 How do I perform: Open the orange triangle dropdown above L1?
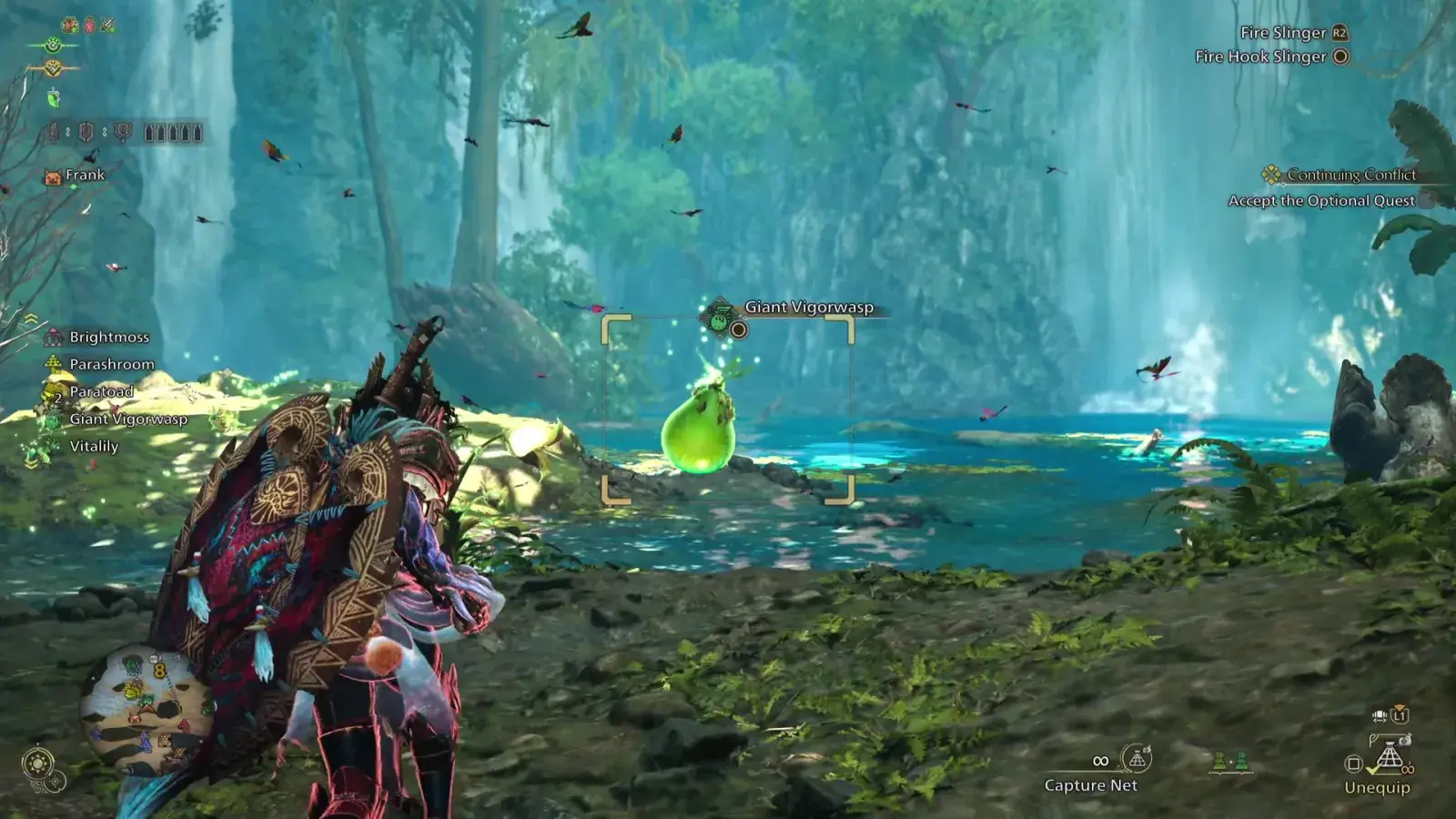(x=1400, y=707)
